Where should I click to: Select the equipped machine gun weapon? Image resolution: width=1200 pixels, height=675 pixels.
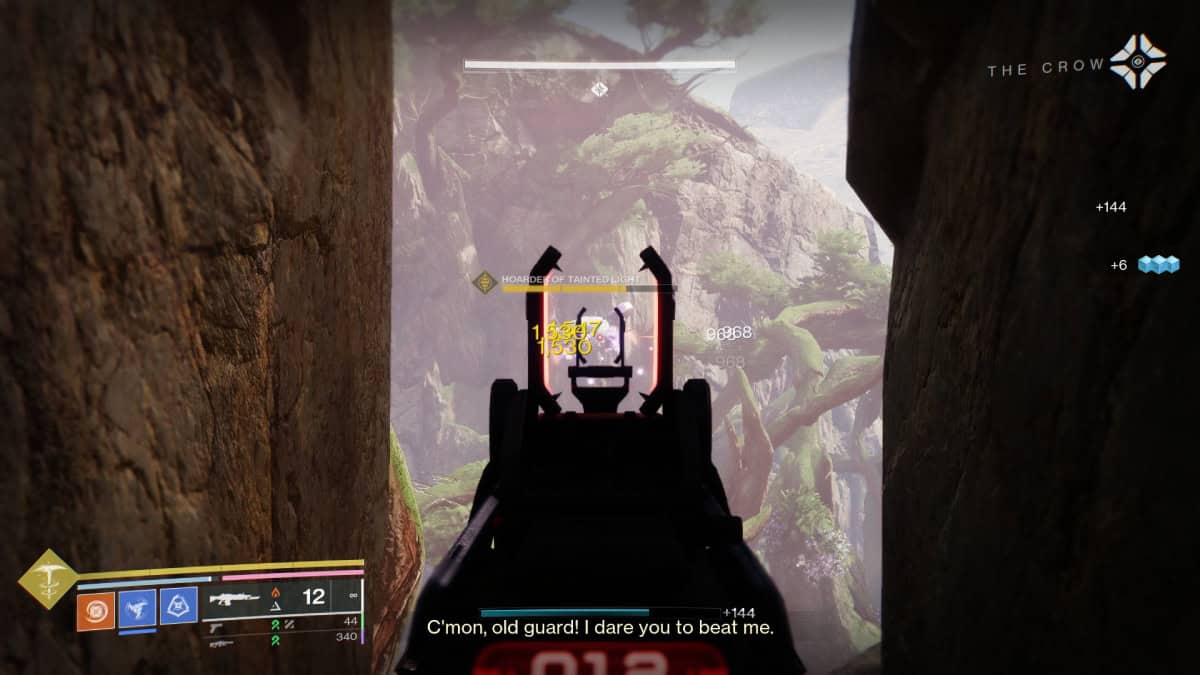coord(232,598)
